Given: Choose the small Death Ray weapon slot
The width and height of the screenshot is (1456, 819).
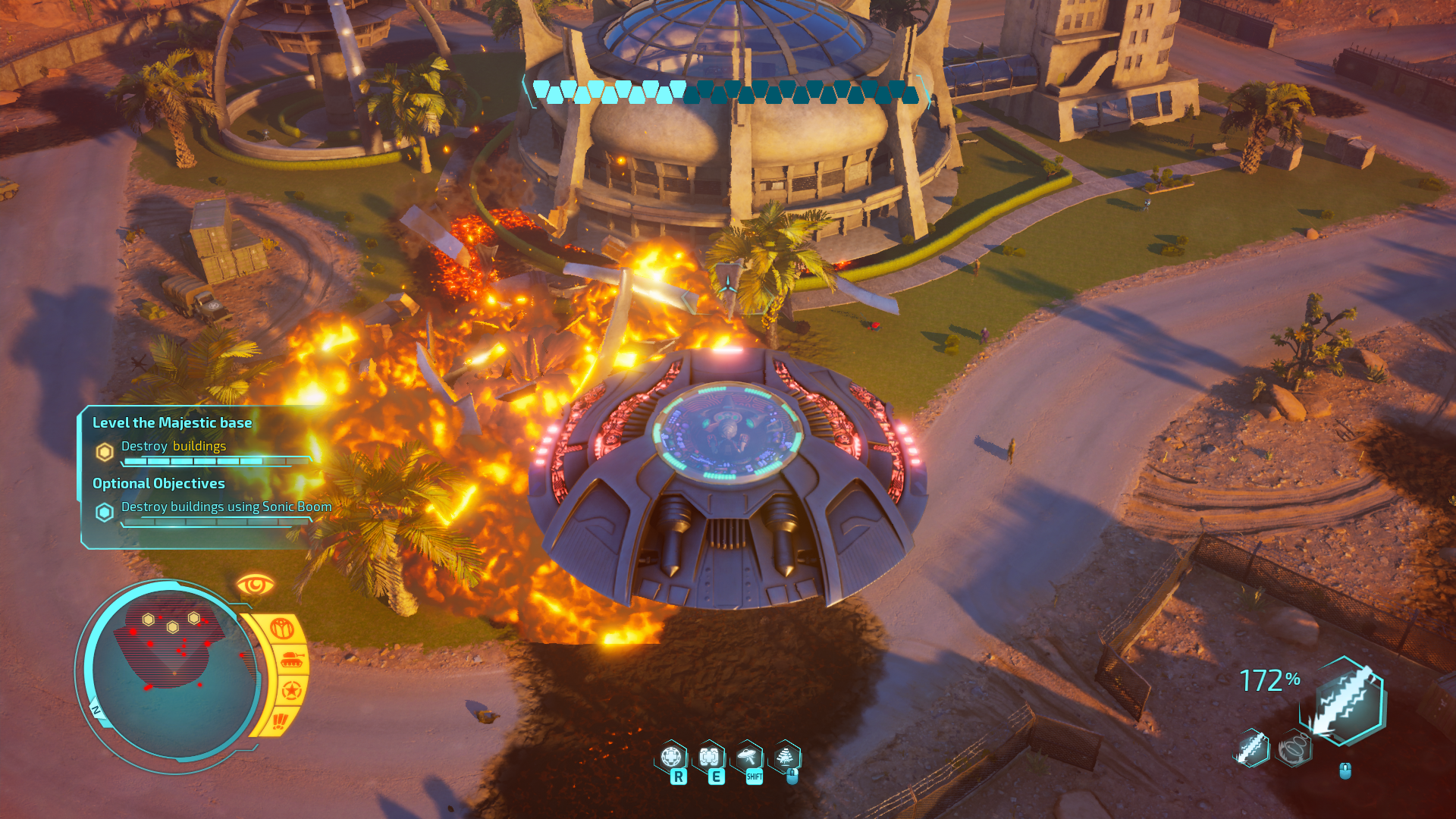Looking at the screenshot, I should pos(1252,748).
